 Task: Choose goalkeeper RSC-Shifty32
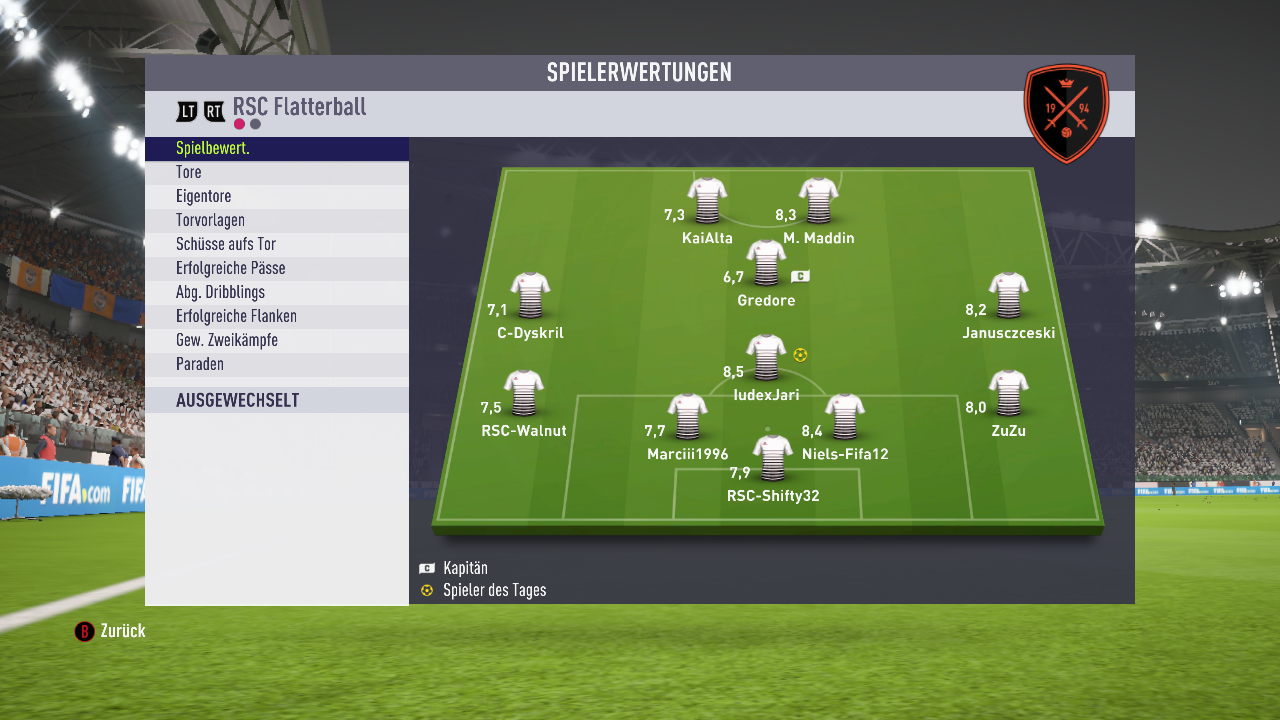(x=772, y=458)
